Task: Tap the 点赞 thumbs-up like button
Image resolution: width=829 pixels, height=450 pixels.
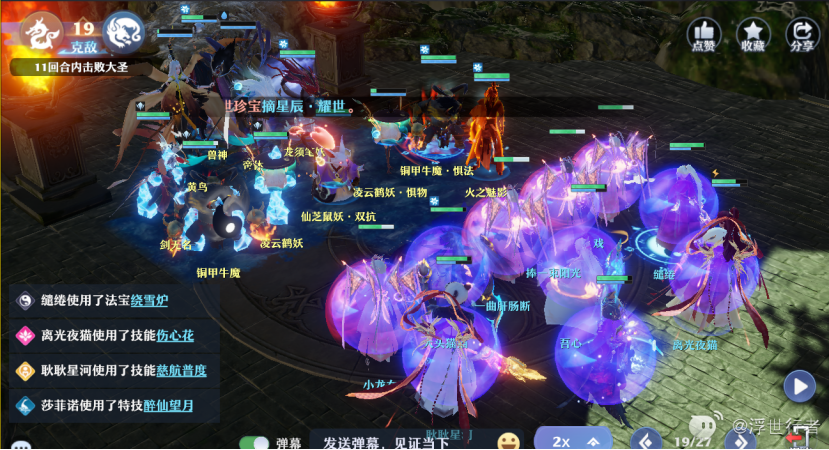Action: pos(703,33)
